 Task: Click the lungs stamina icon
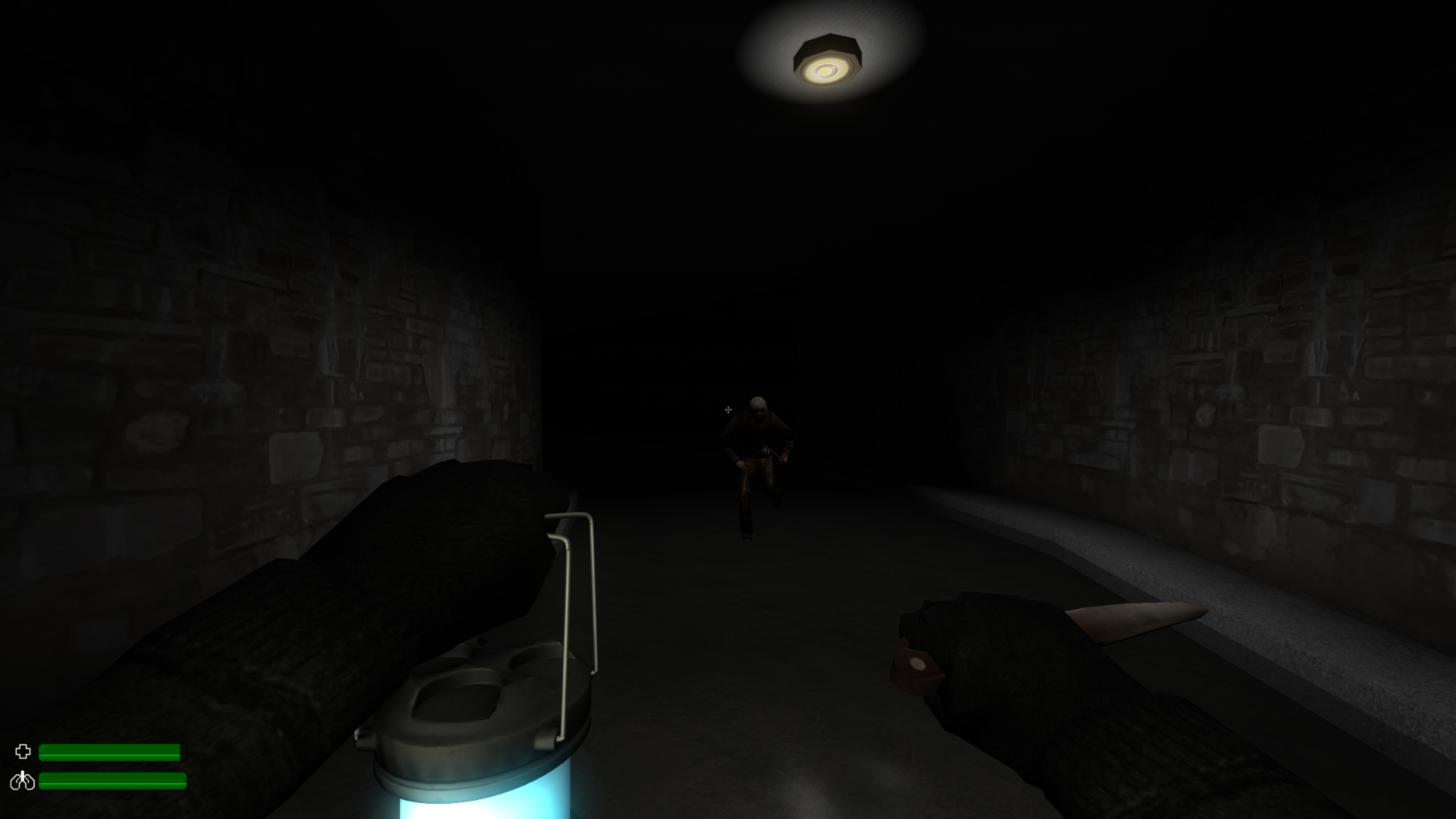[23, 781]
